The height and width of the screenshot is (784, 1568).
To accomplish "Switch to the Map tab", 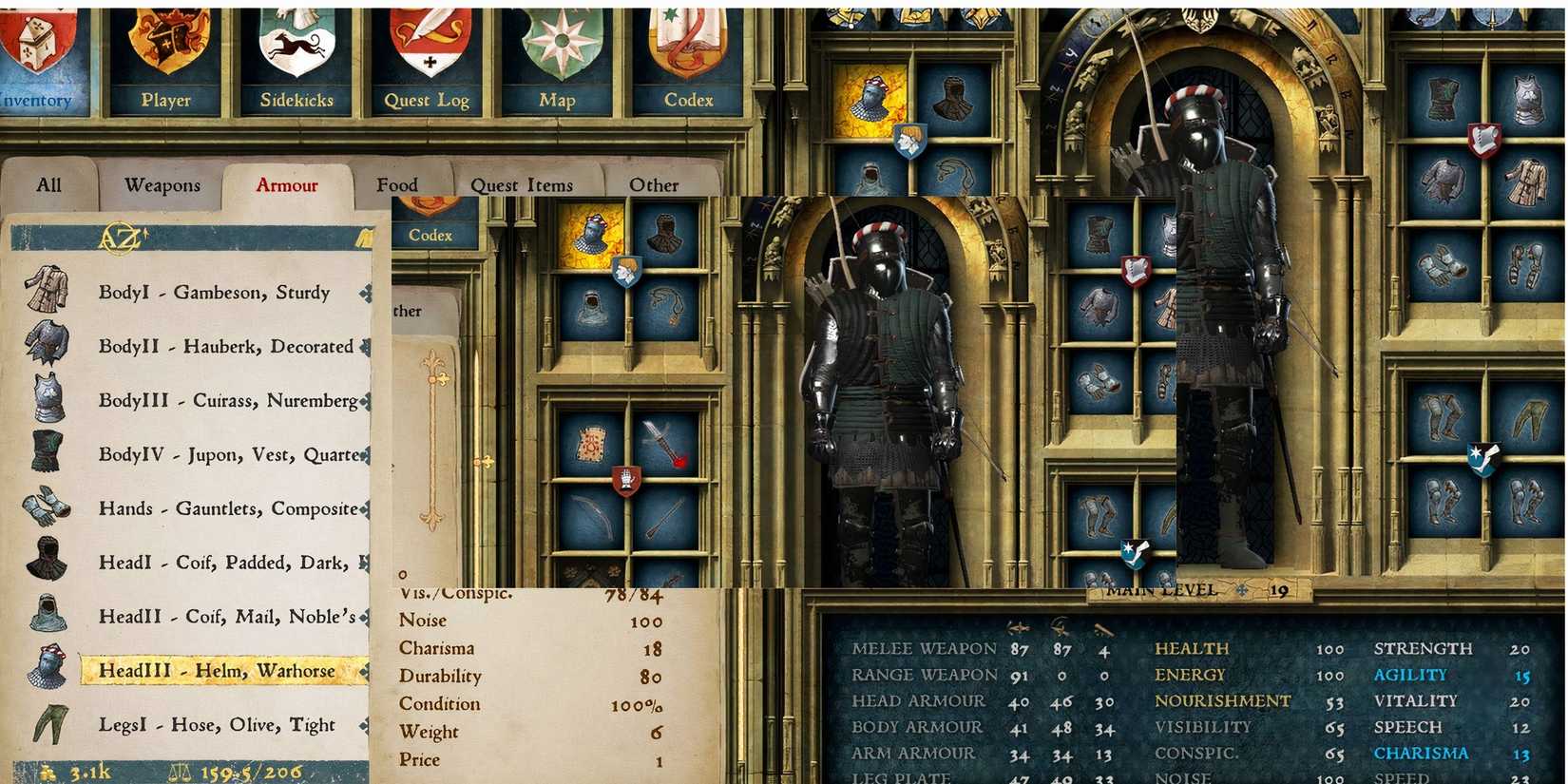I will [x=557, y=99].
